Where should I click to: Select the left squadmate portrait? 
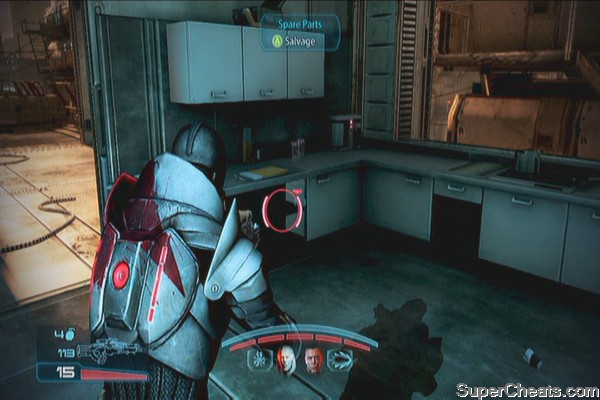[287, 359]
